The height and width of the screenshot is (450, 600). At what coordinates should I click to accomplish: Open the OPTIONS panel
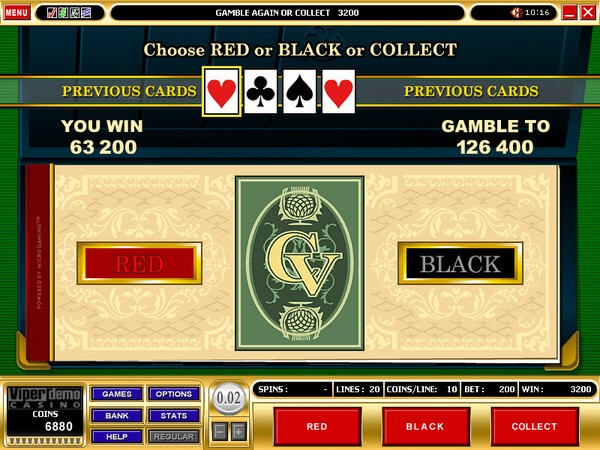pos(174,394)
